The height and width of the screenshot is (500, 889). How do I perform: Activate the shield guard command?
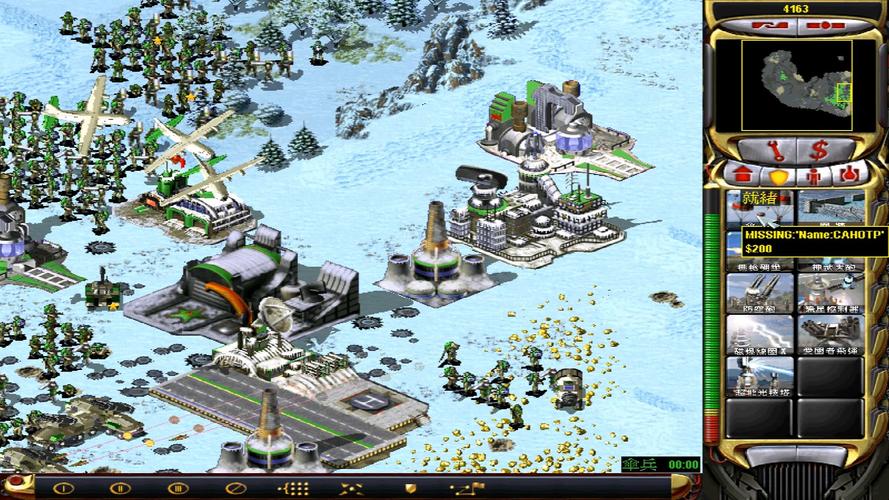(x=410, y=488)
